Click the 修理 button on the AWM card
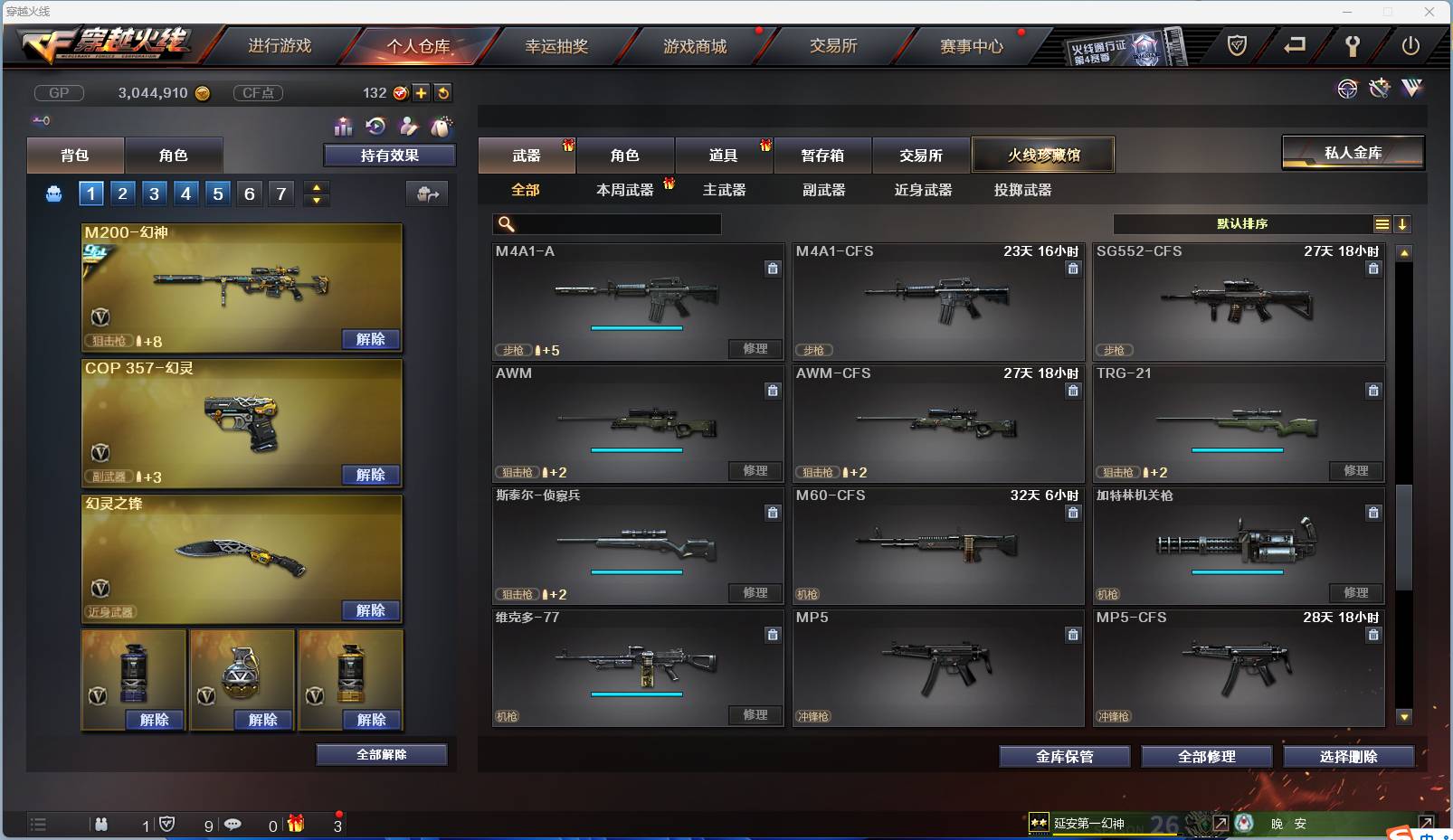Screen dimensions: 1453x840 (756, 471)
